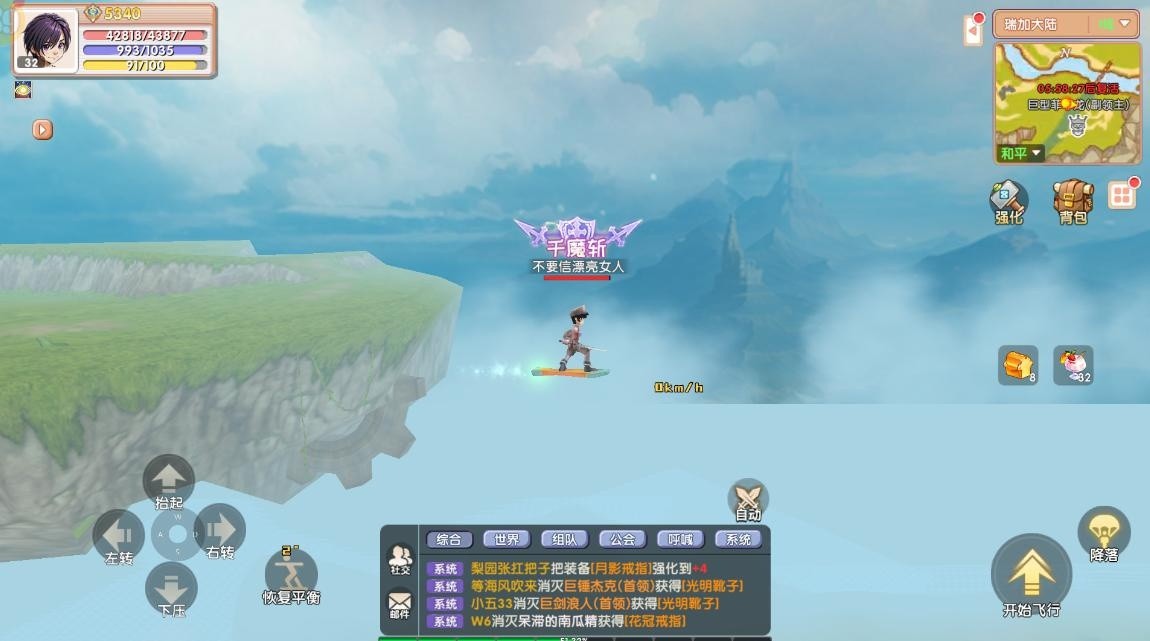1150x641 pixels.
Task: Toggle the 和平 combat mode selector
Action: point(1021,153)
